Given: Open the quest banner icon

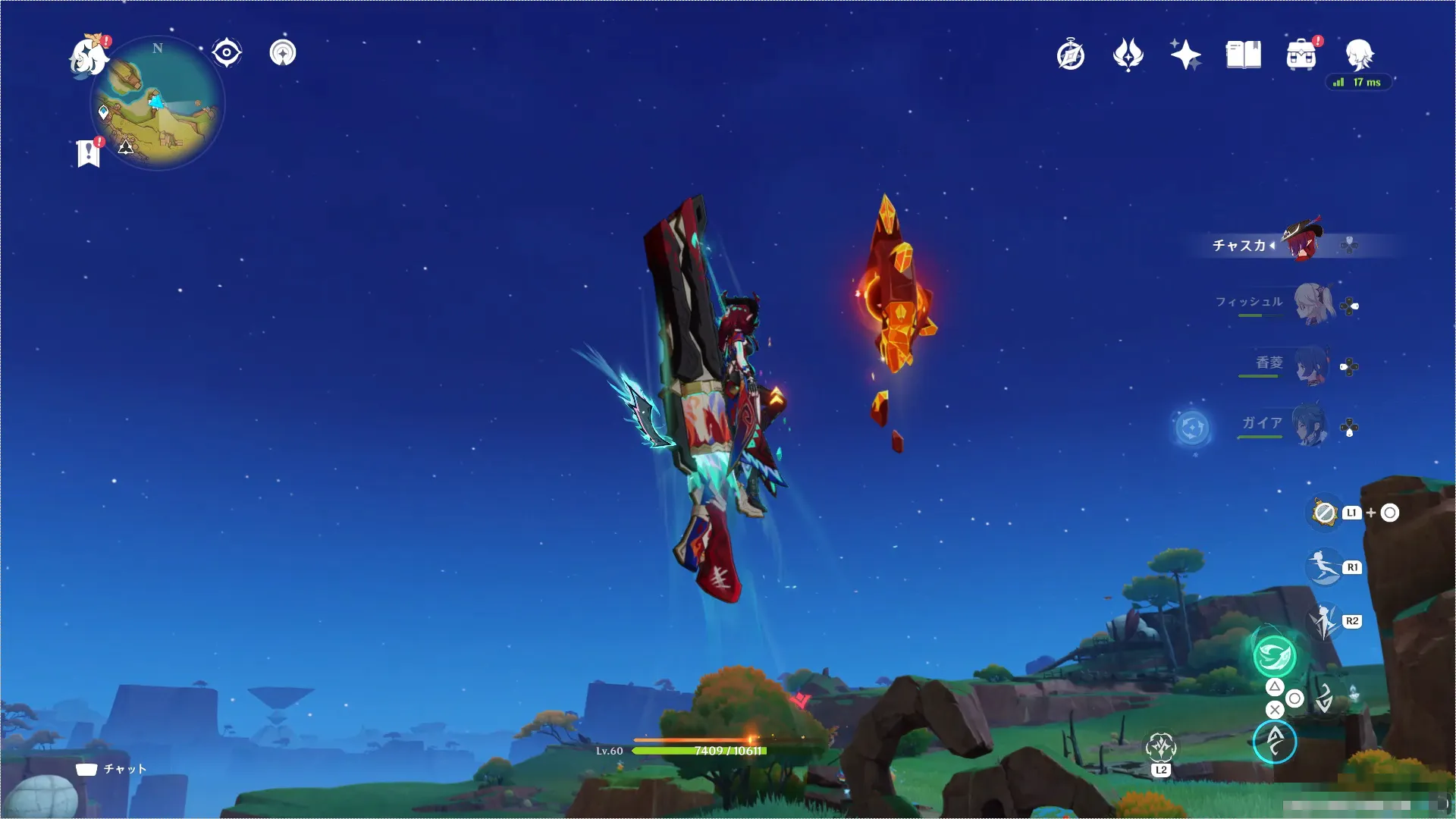Looking at the screenshot, I should [89, 153].
